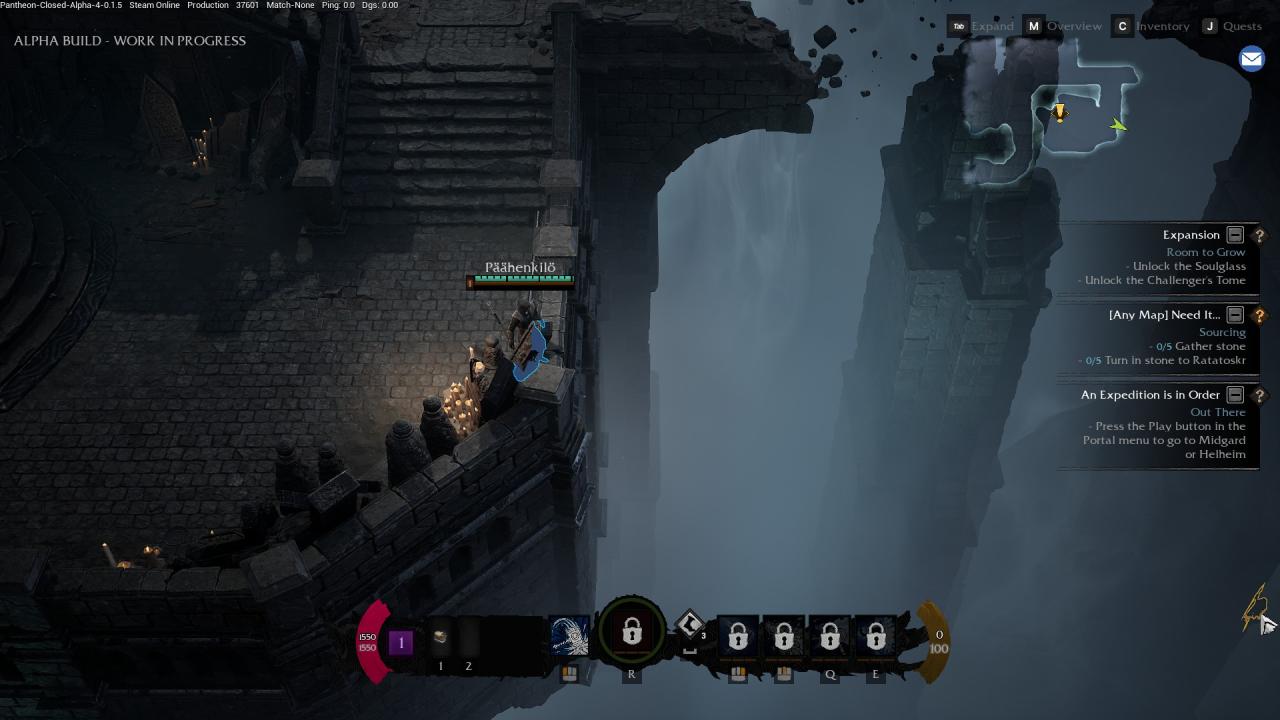Collapse the Expansion quest tracker entry

tap(1235, 235)
